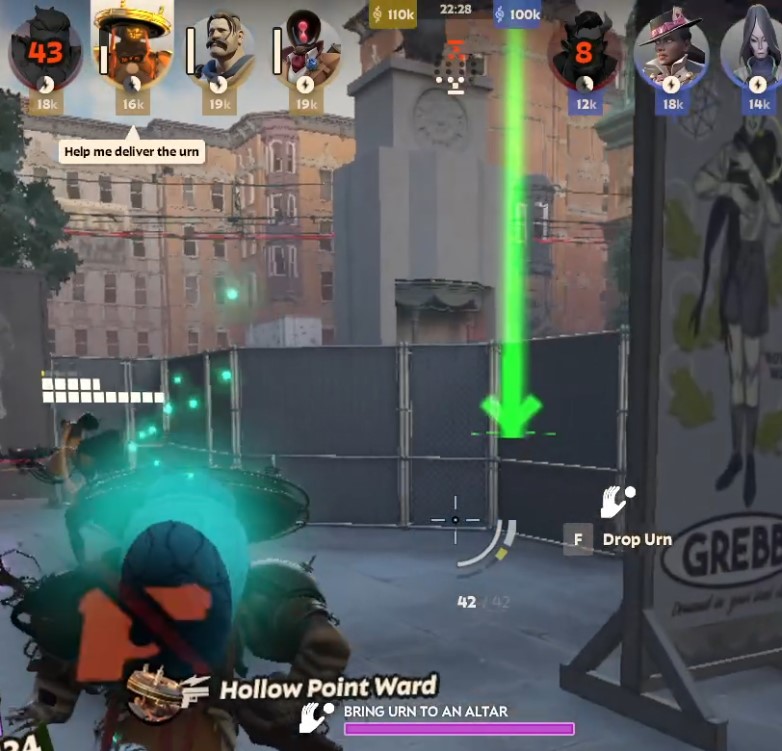The image size is (782, 751).
Task: Click the mustached hero portrait in the top bar
Action: click(221, 47)
